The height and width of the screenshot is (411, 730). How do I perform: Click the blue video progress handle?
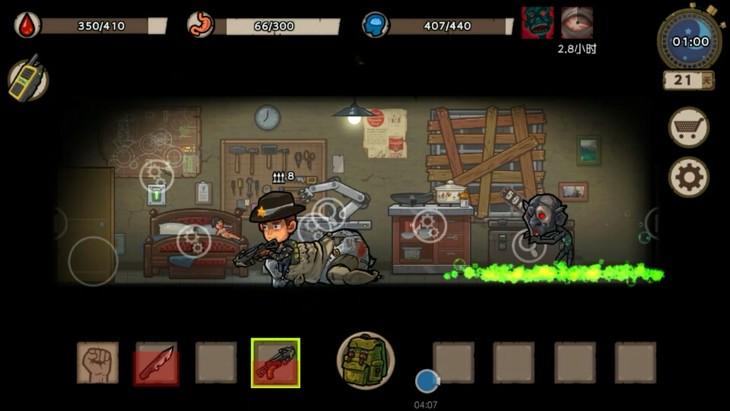coord(427,380)
